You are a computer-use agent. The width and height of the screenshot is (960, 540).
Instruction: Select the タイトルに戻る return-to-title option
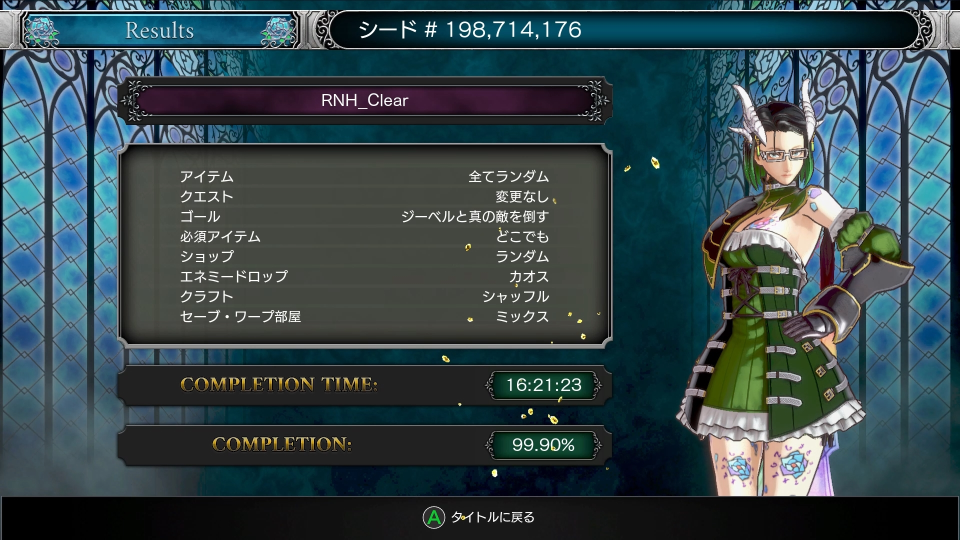[480, 517]
